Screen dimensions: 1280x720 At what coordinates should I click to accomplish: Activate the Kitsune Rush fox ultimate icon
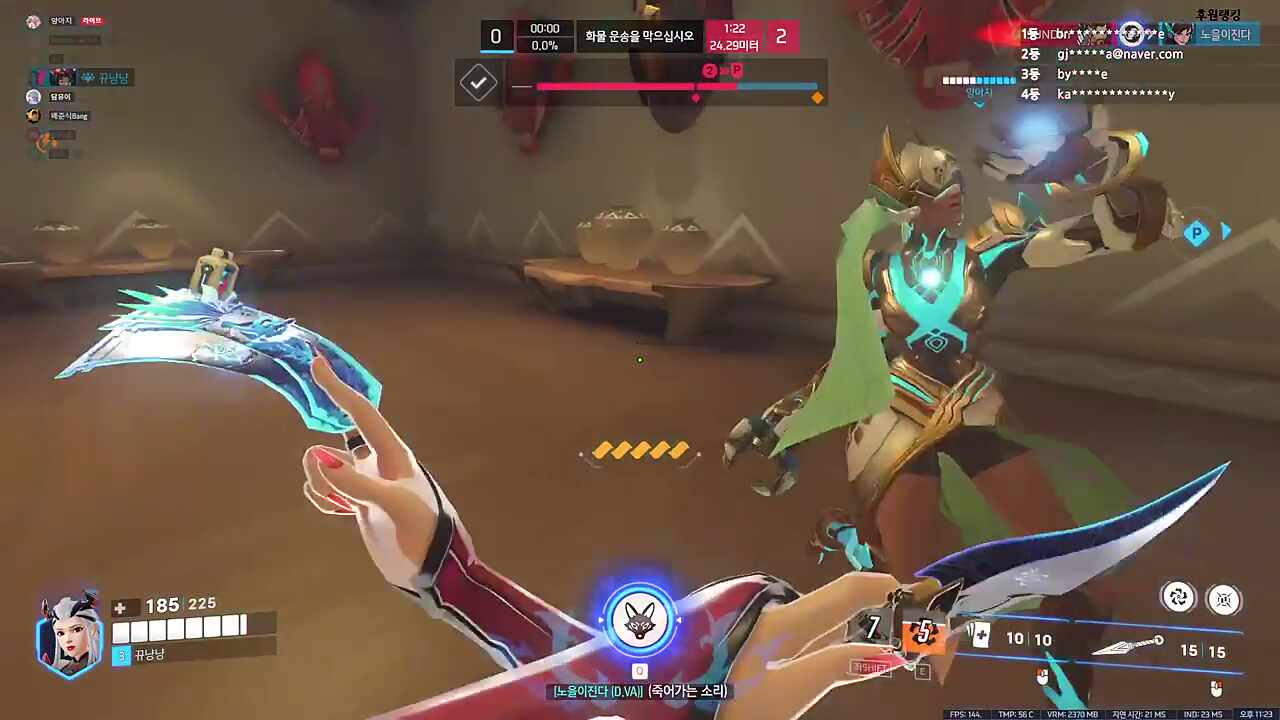coord(640,620)
